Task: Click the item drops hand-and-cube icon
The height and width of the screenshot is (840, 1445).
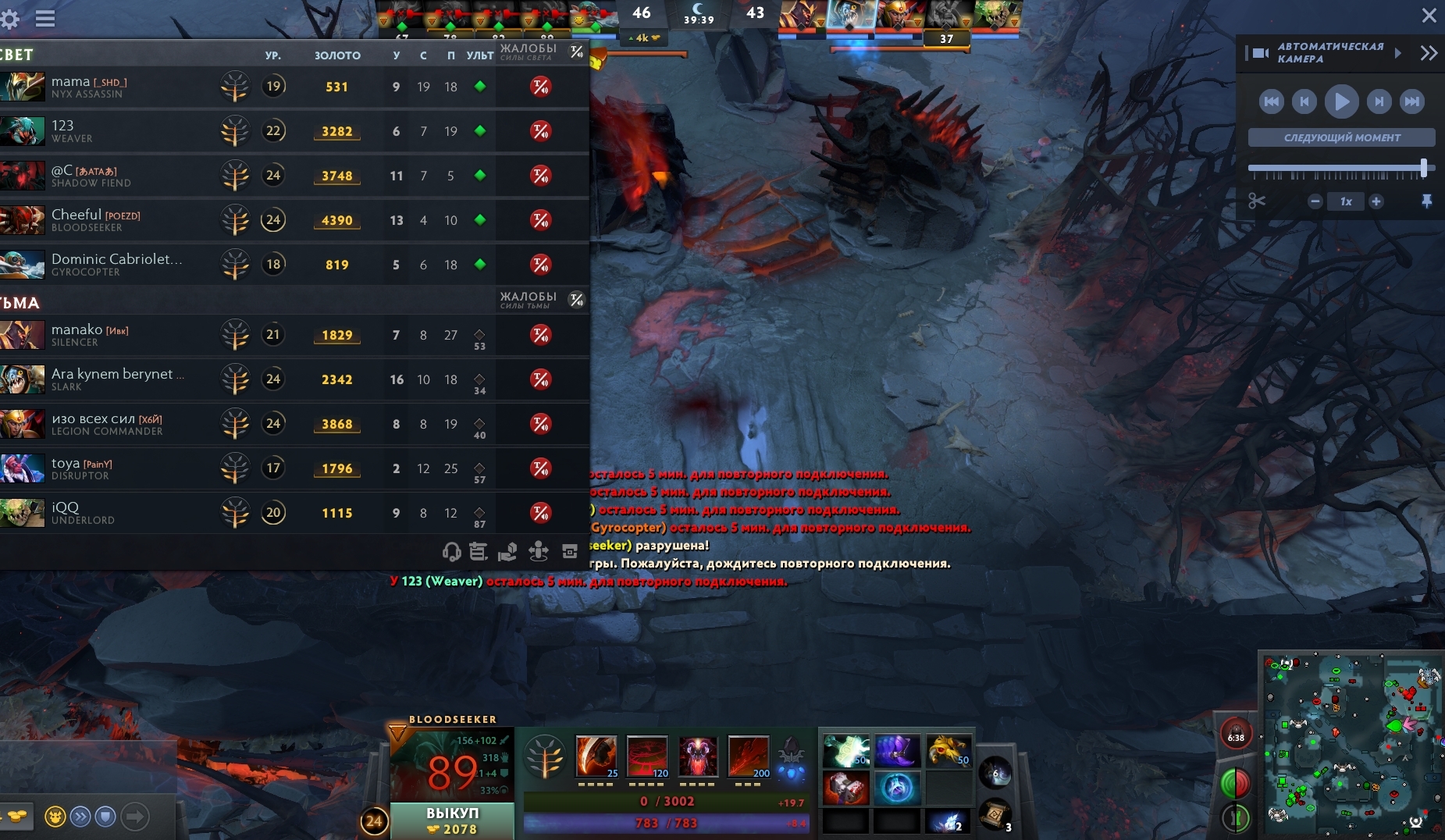Action: coord(509,553)
